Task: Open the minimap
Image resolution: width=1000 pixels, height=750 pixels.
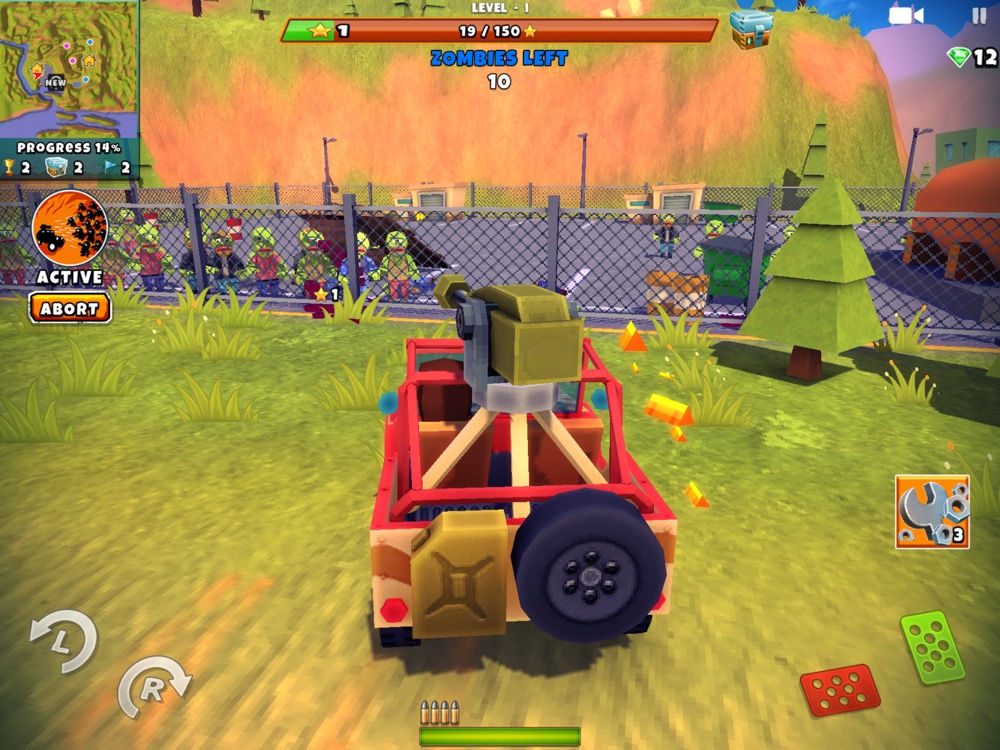Action: click(68, 68)
